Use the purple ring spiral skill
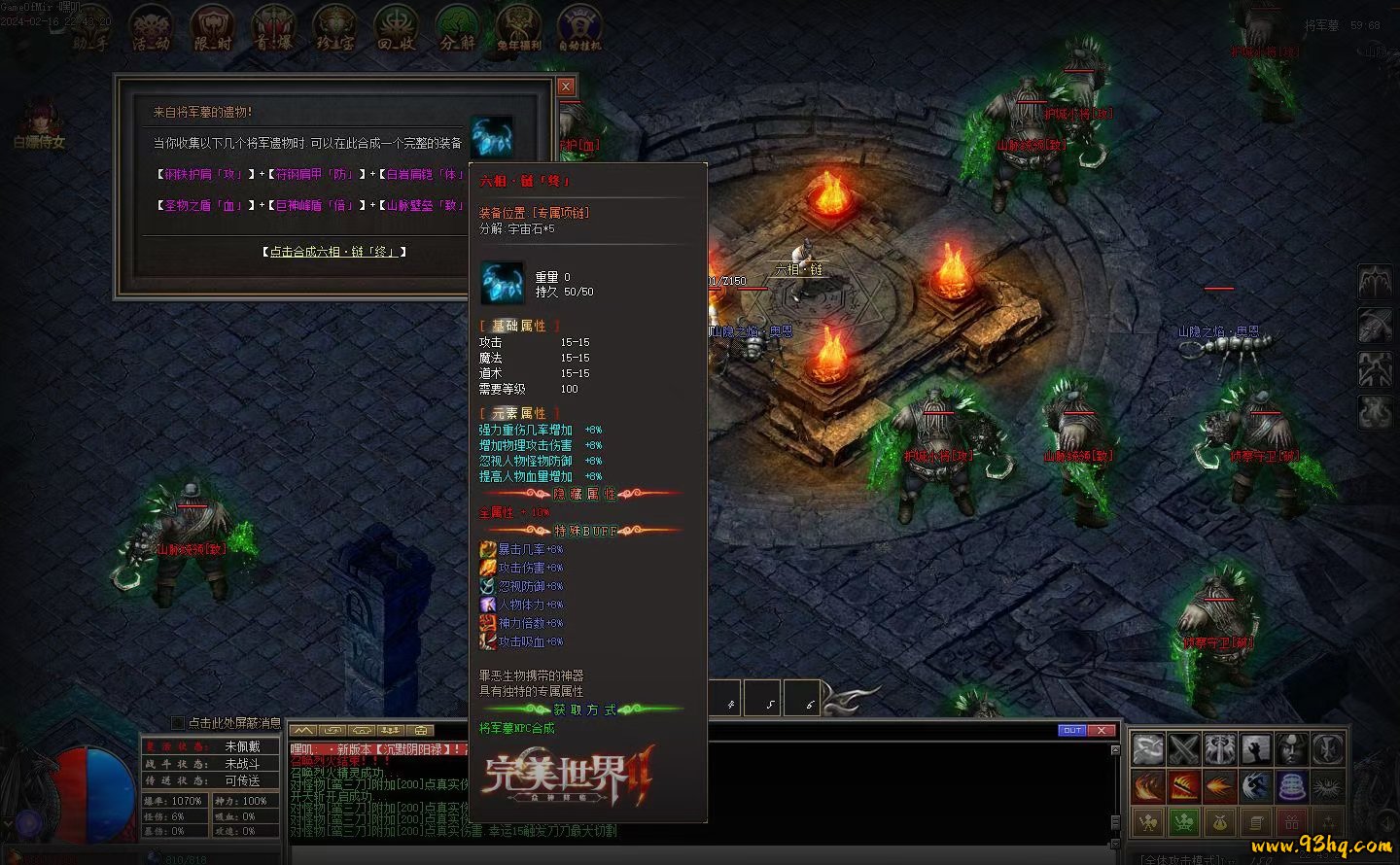1400x865 pixels. click(x=1292, y=785)
